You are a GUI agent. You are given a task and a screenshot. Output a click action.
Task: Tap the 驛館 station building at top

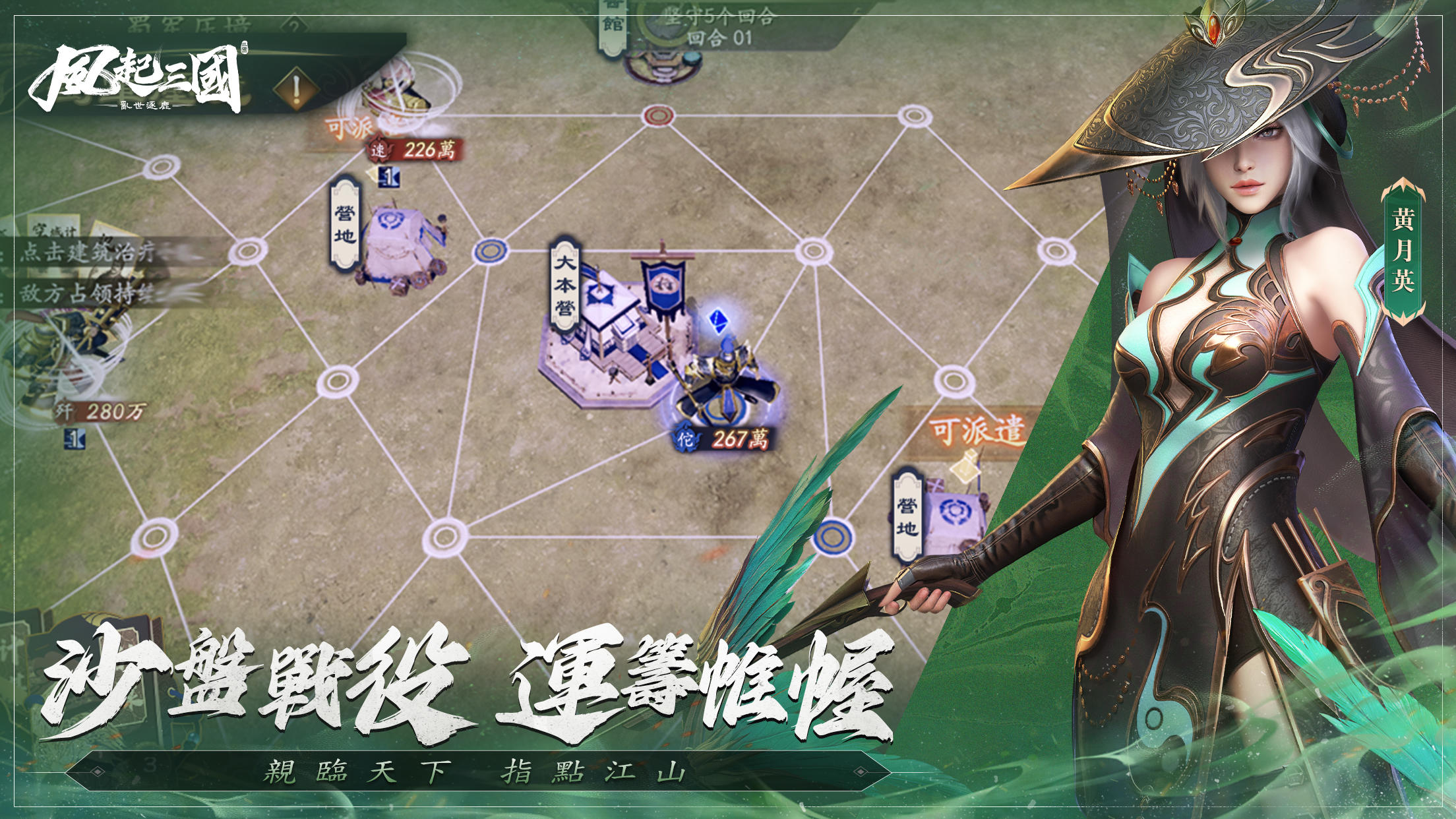click(x=659, y=66)
